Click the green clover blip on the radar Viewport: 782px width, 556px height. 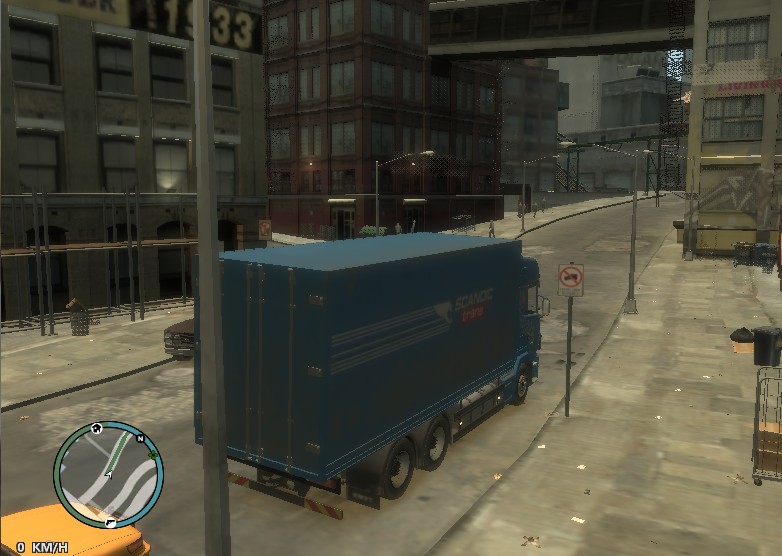[x=153, y=455]
